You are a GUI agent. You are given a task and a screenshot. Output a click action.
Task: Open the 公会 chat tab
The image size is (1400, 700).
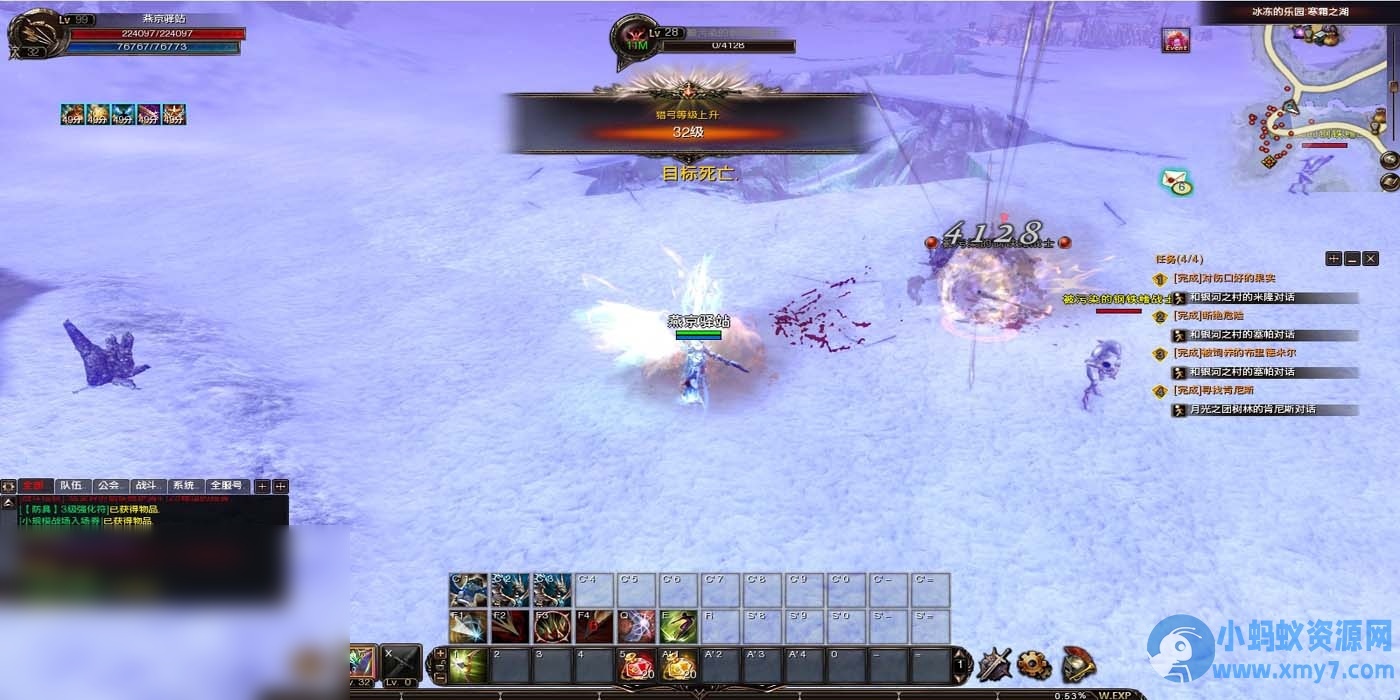tap(109, 486)
